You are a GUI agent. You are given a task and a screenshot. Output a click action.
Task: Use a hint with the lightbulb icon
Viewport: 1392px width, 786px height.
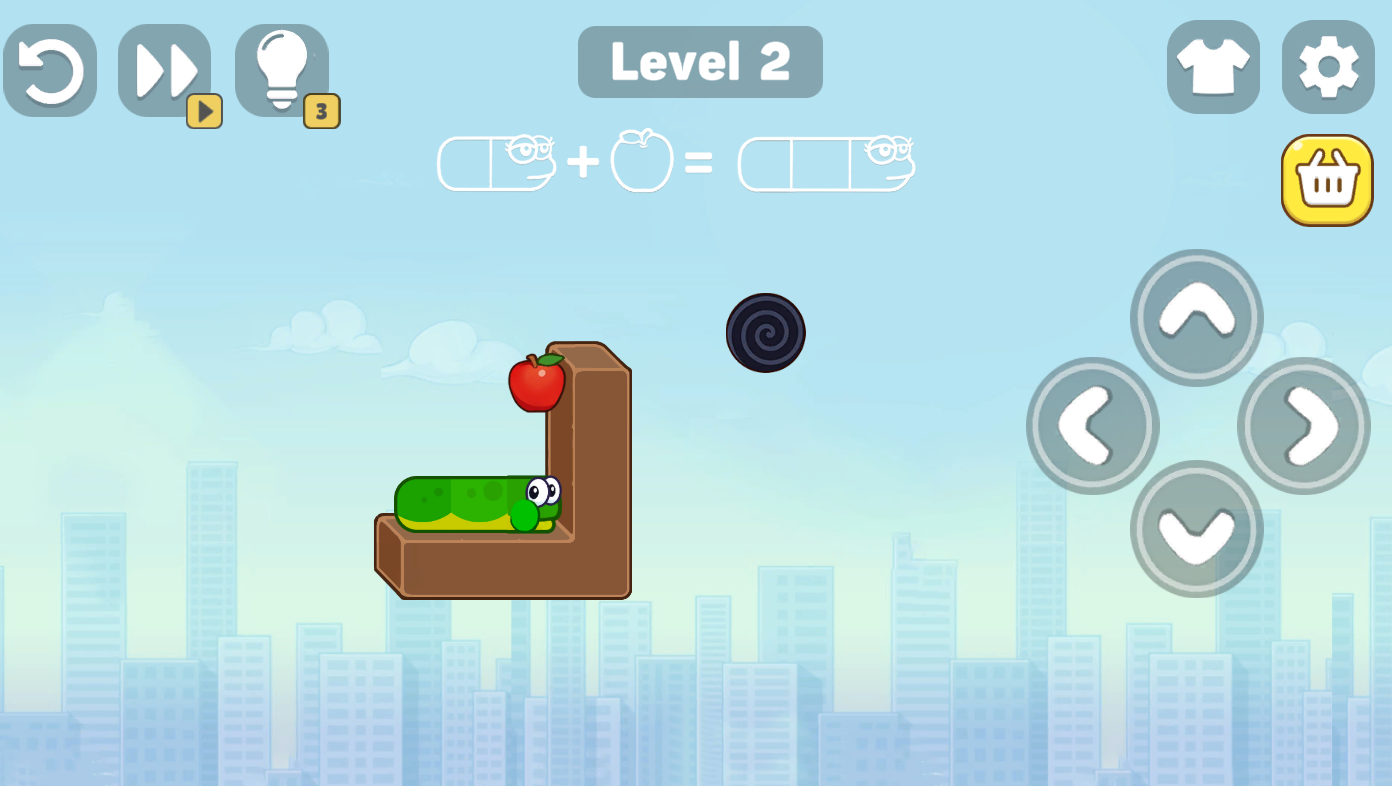point(281,68)
